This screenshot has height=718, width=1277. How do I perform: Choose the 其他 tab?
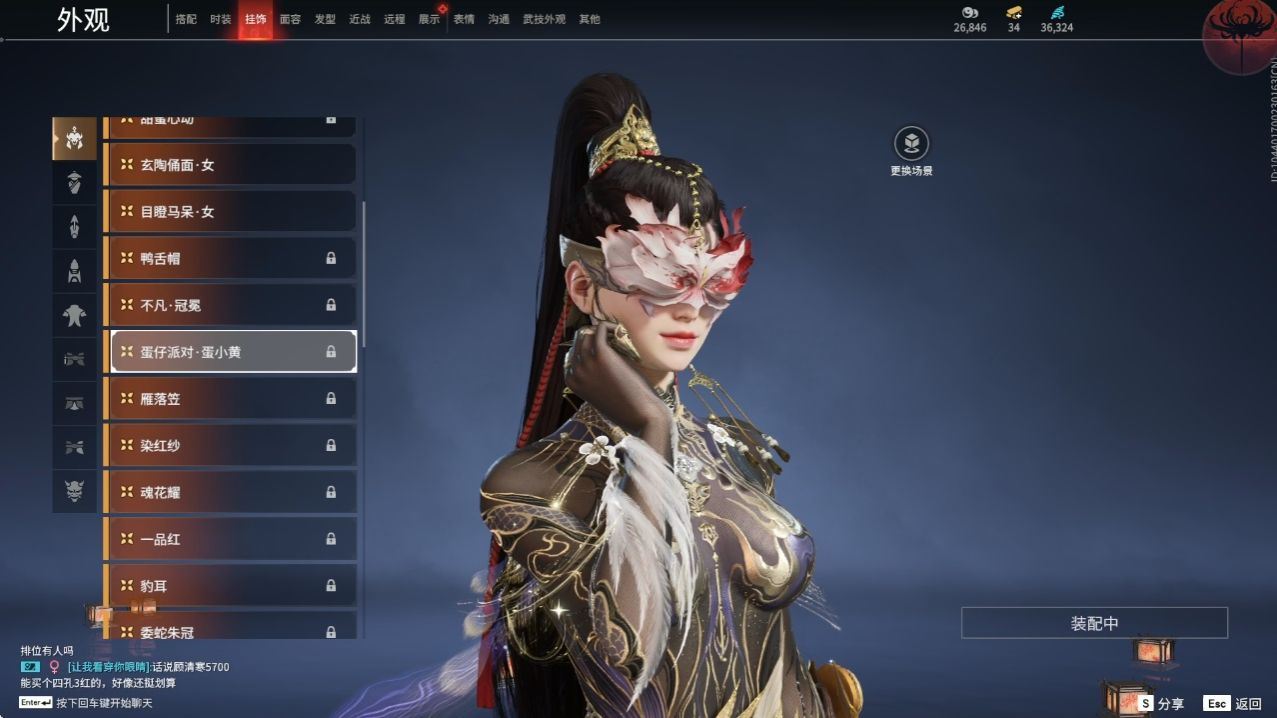pos(590,19)
